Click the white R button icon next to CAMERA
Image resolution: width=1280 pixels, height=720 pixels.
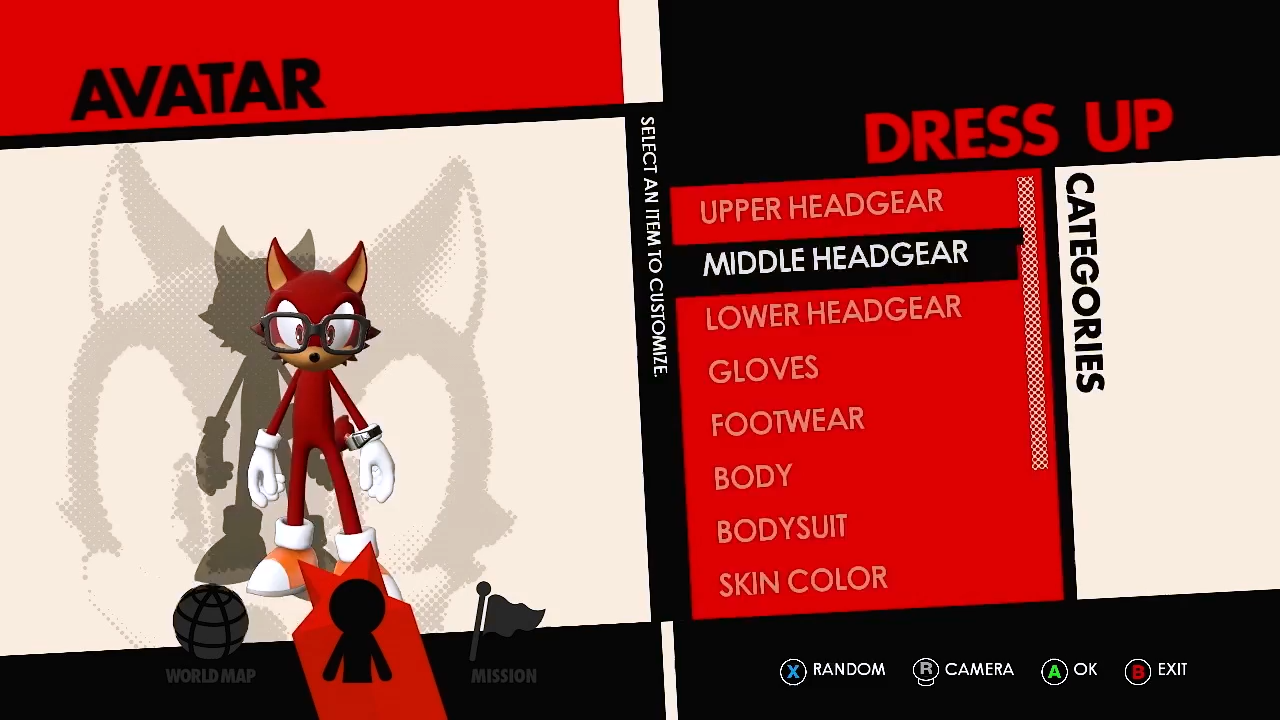tap(926, 670)
